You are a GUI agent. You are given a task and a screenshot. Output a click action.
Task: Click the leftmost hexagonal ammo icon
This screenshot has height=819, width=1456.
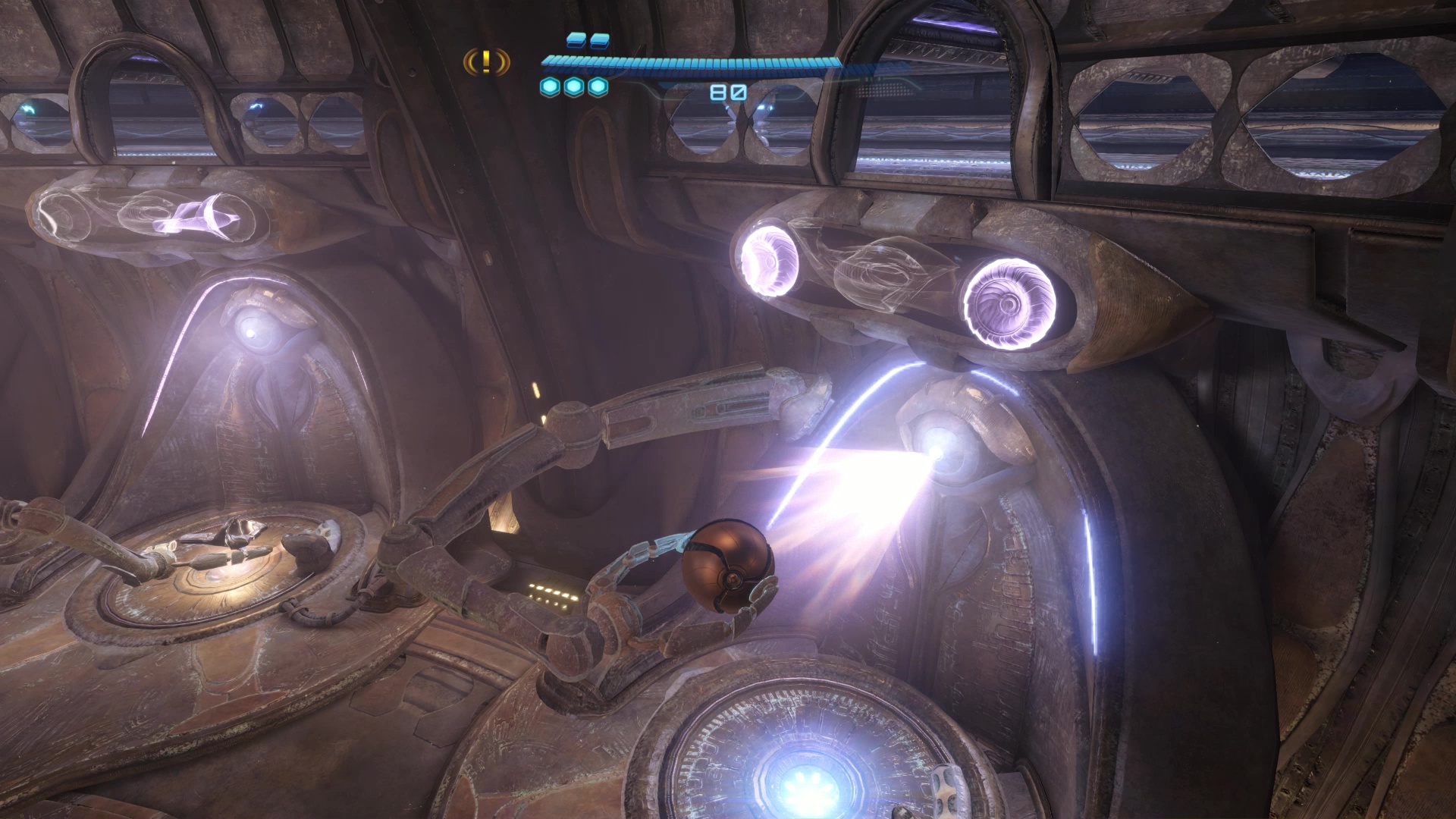click(548, 87)
